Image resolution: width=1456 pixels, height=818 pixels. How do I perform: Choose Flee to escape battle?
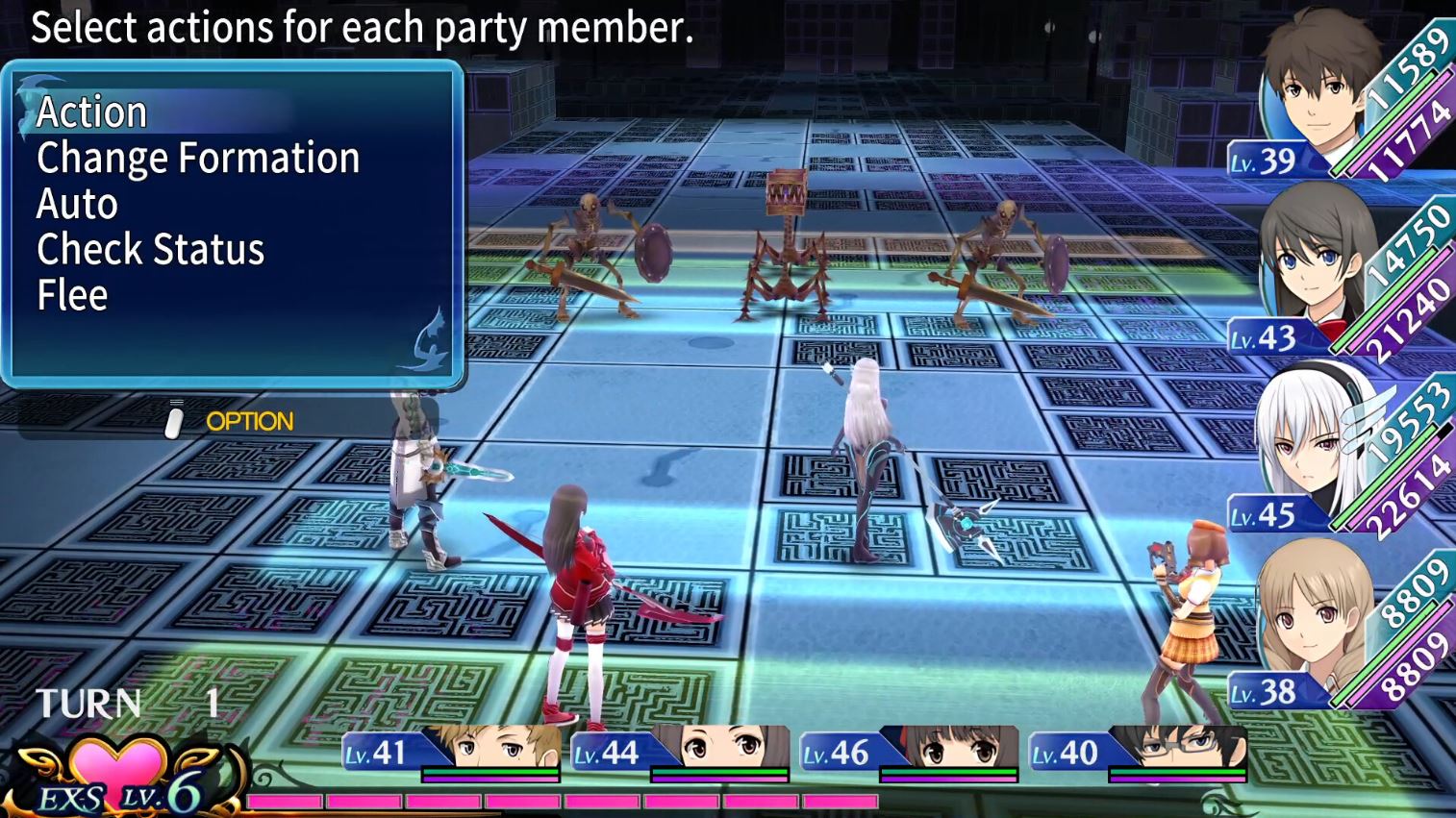point(72,296)
